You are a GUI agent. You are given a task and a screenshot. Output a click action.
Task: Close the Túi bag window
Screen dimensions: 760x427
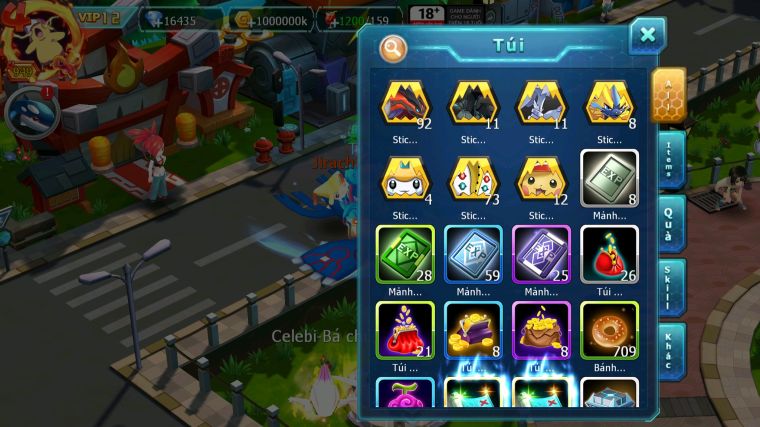point(647,36)
